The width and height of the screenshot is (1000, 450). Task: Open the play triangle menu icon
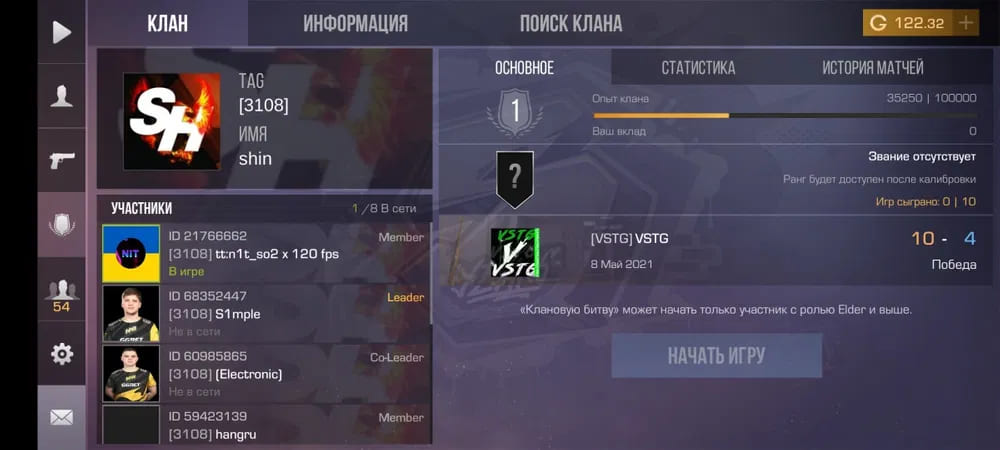[62, 33]
